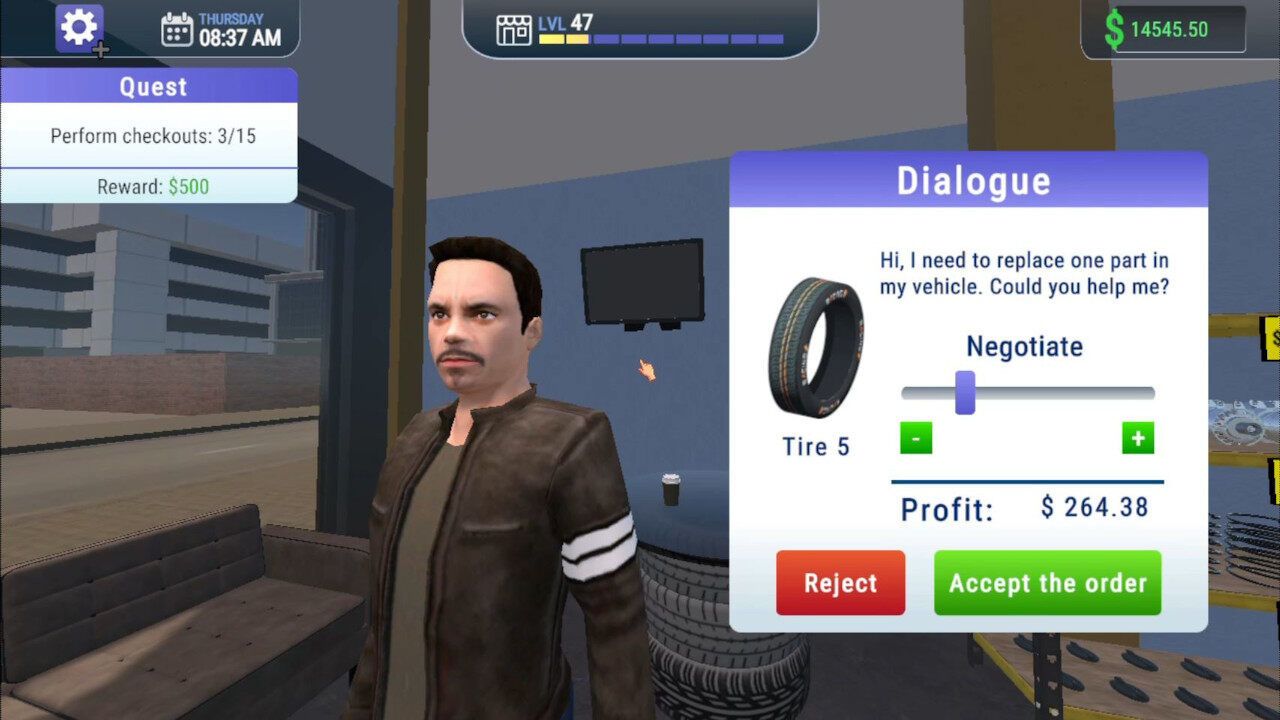Viewport: 1280px width, 720px height.
Task: Reject the customer's order
Action: pyautogui.click(x=840, y=583)
